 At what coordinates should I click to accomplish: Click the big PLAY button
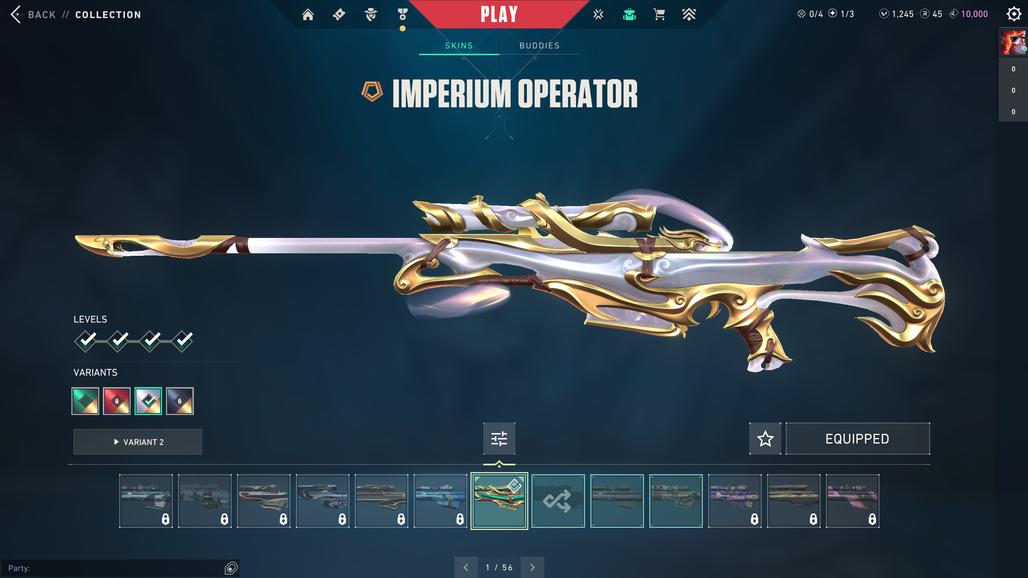(x=499, y=14)
